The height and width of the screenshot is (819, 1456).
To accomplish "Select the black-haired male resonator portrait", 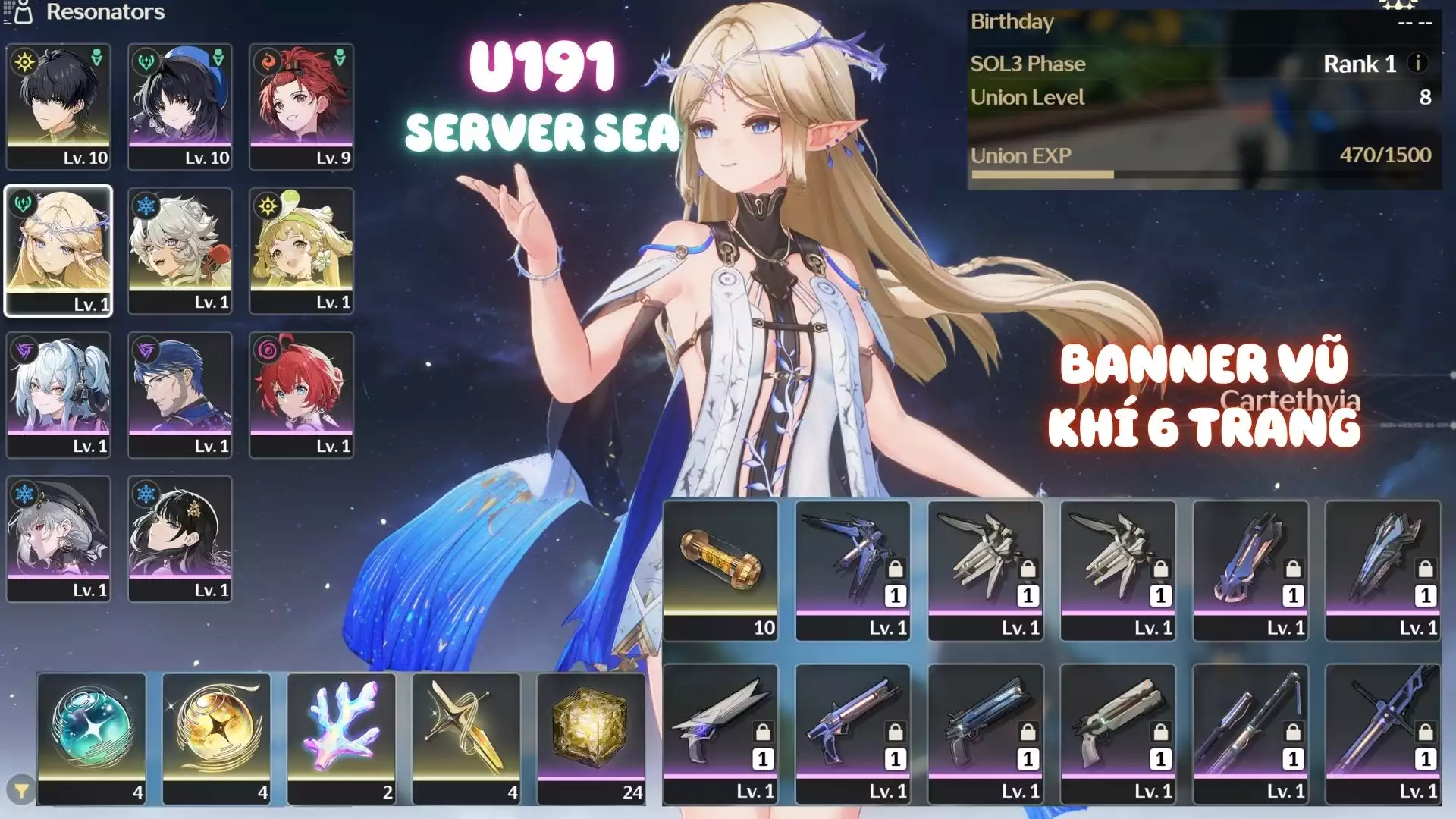I will coord(58,105).
